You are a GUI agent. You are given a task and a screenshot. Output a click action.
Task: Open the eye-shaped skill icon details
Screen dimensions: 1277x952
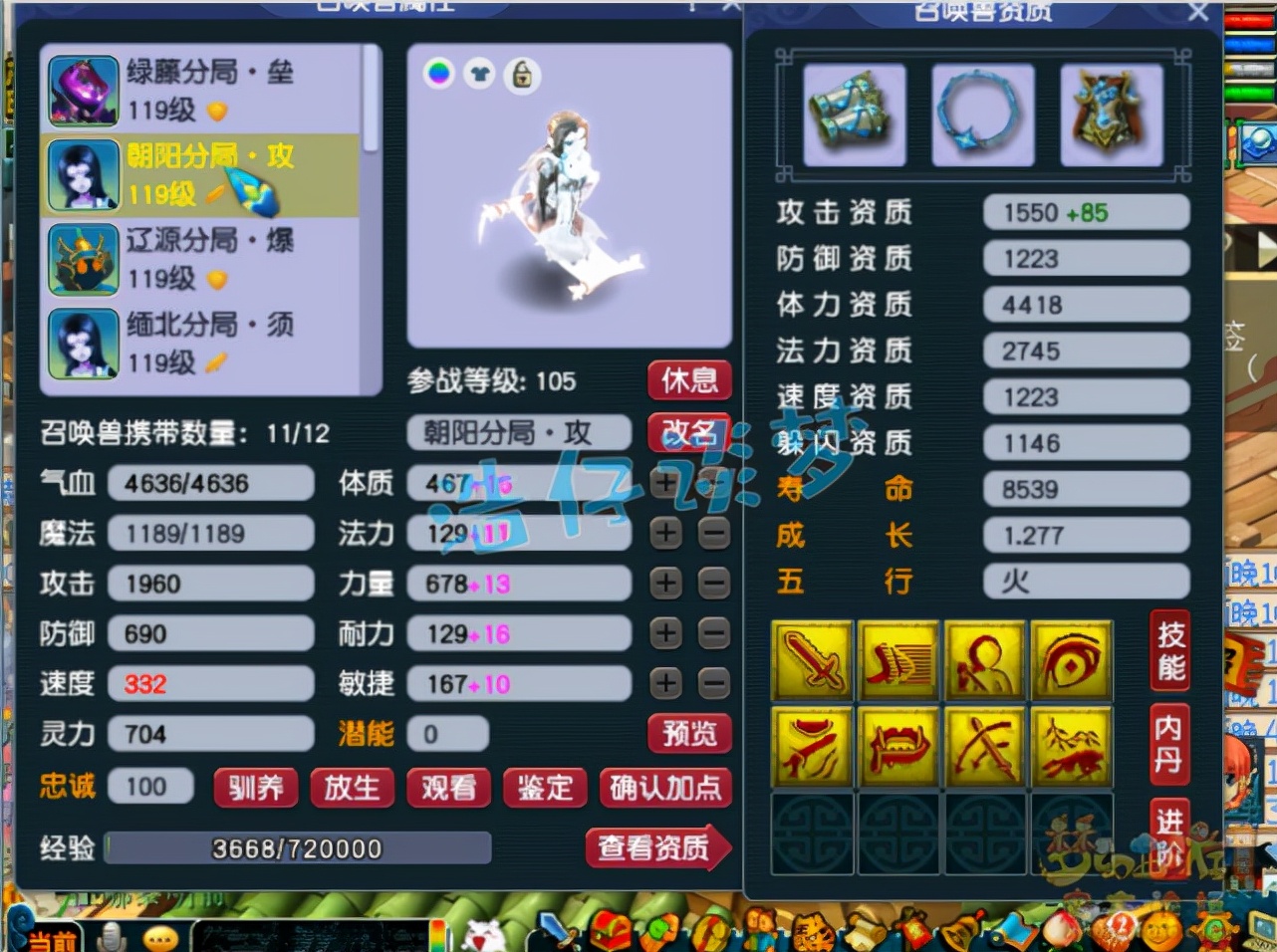tap(1071, 660)
